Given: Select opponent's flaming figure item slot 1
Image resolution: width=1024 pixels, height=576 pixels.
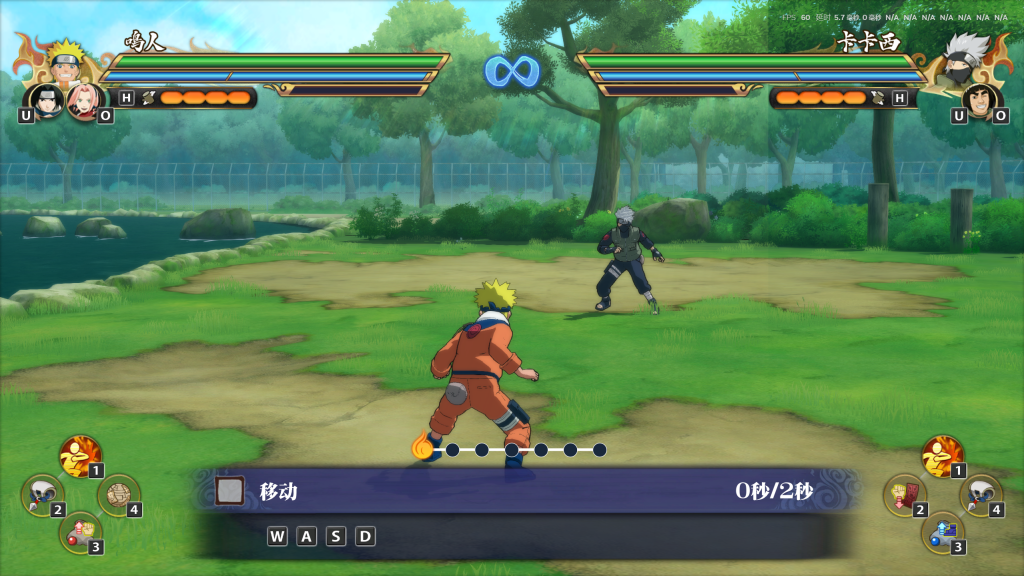Looking at the screenshot, I should pos(941,455).
